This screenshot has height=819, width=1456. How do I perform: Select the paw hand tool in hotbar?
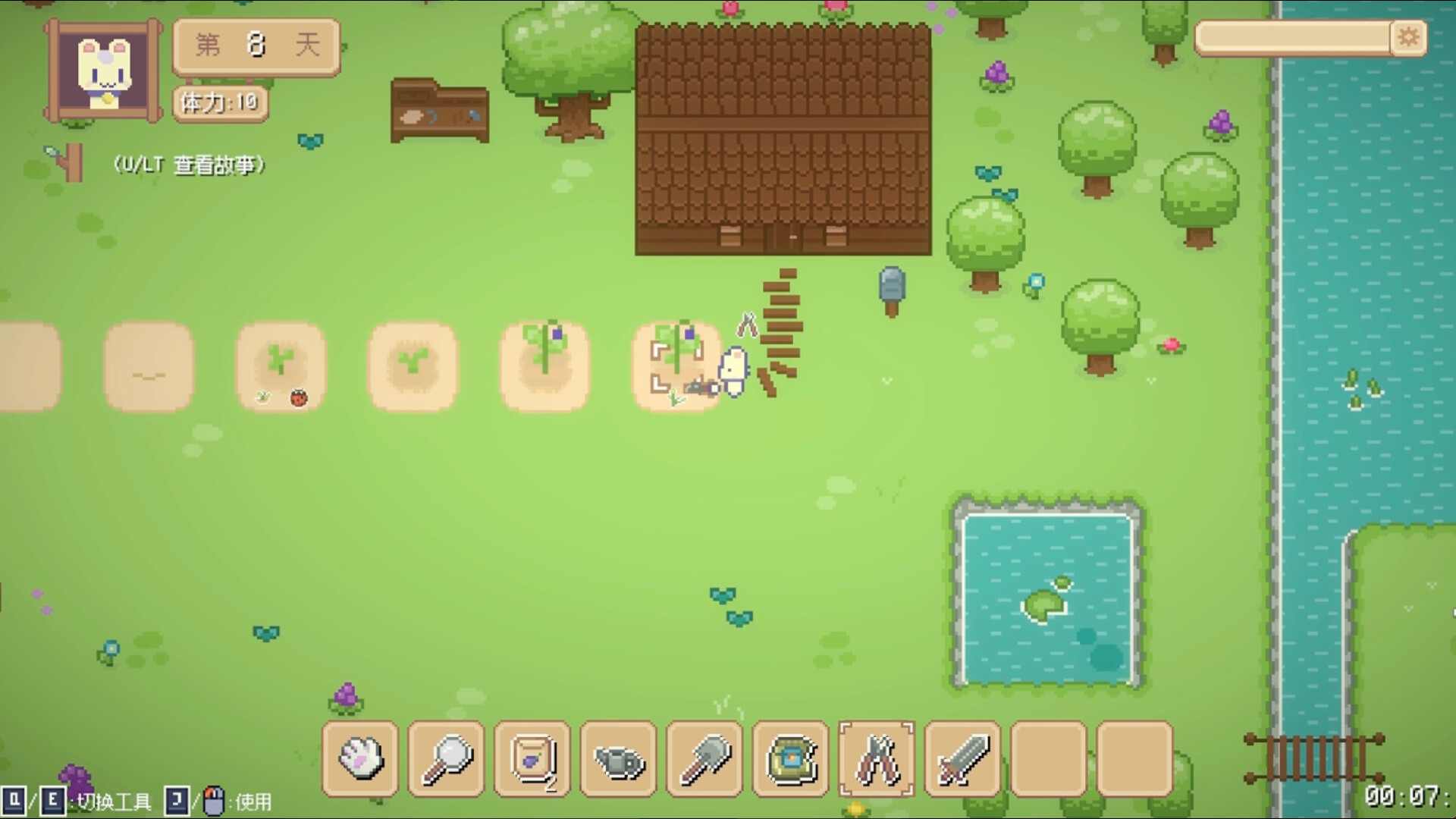coord(360,758)
